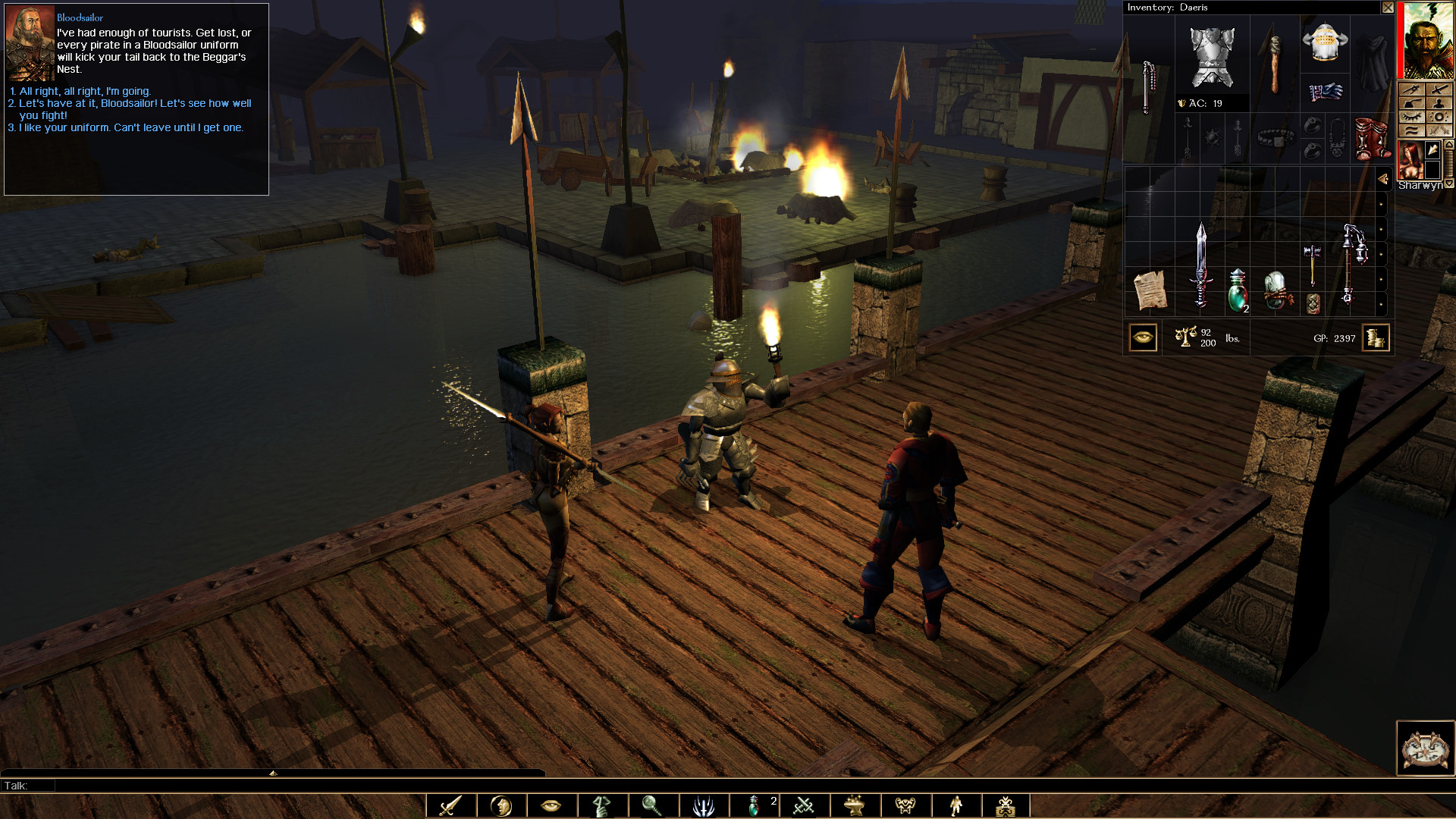Switch to the highlighted top inventory bag tab

1382,179
